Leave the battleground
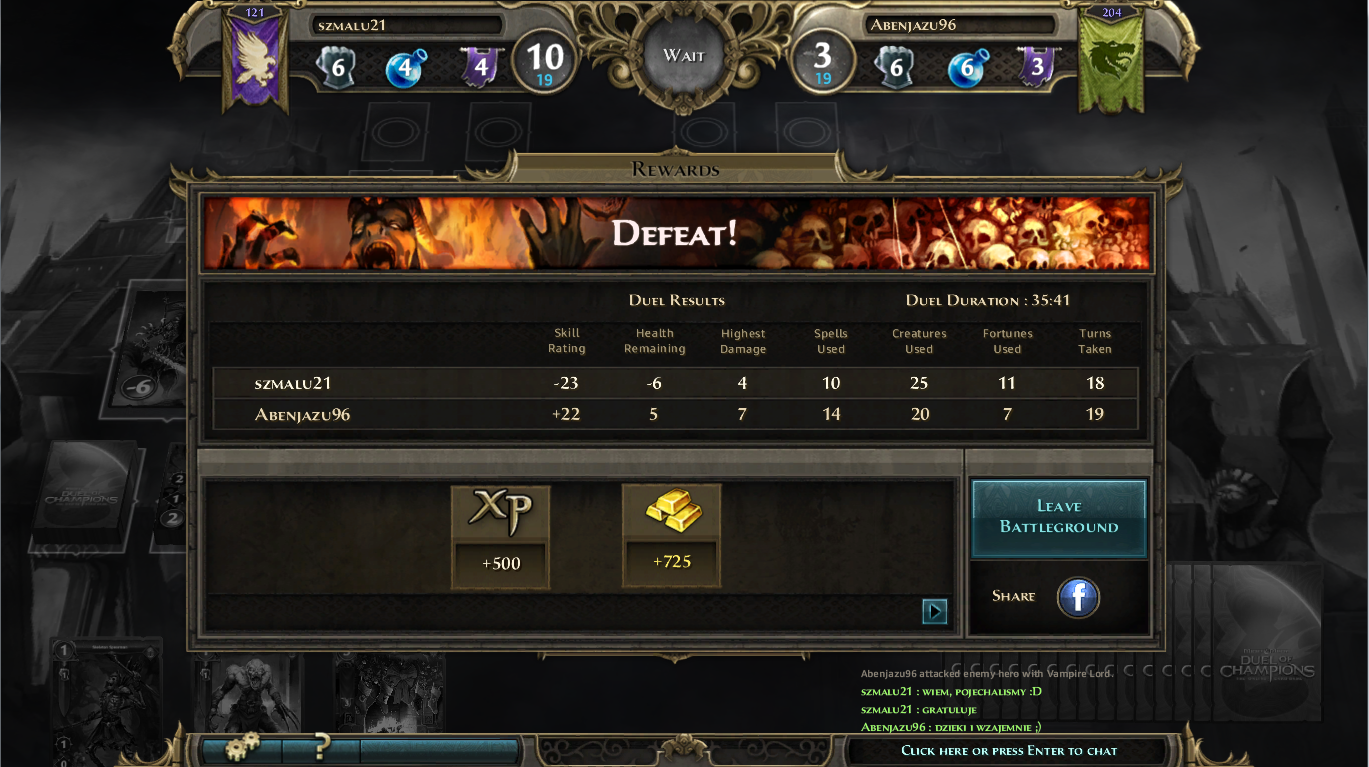Viewport: 1369px width, 767px height. [1059, 517]
